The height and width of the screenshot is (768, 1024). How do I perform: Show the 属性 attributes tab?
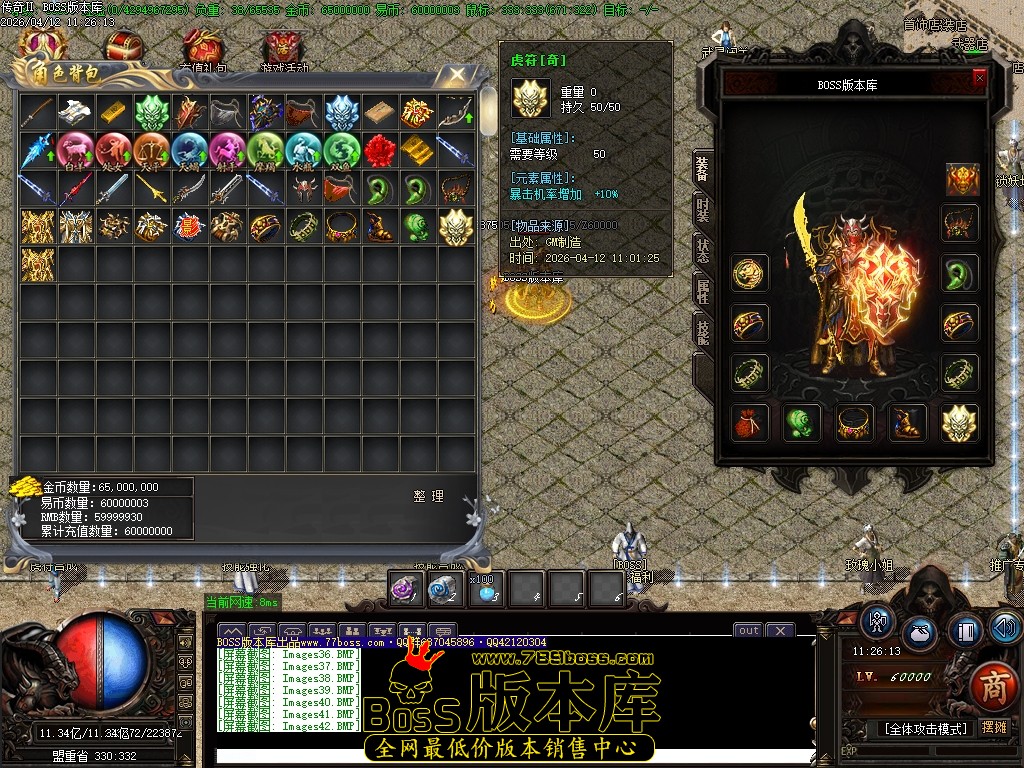point(704,290)
